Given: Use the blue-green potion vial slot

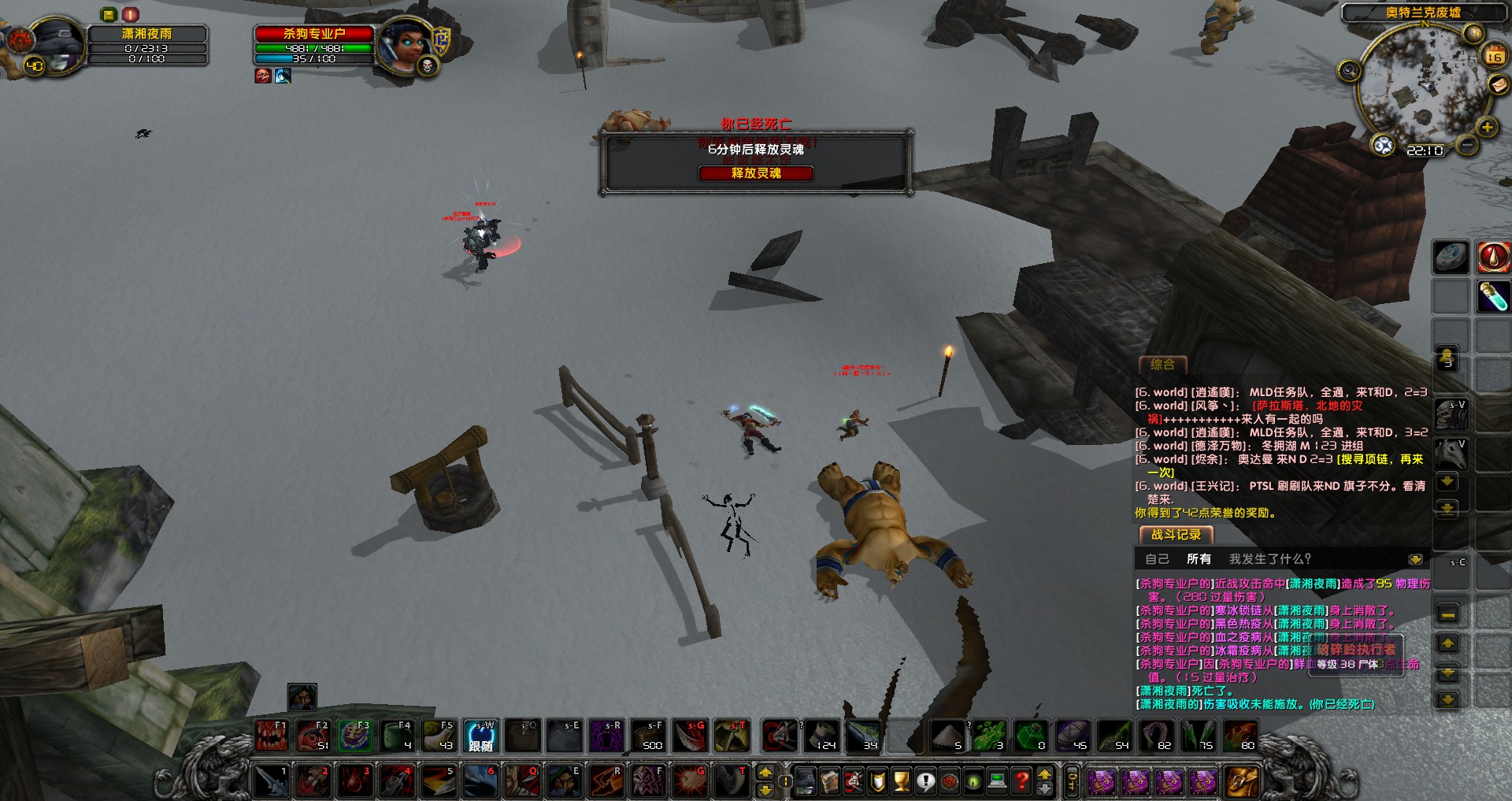Looking at the screenshot, I should (1492, 297).
